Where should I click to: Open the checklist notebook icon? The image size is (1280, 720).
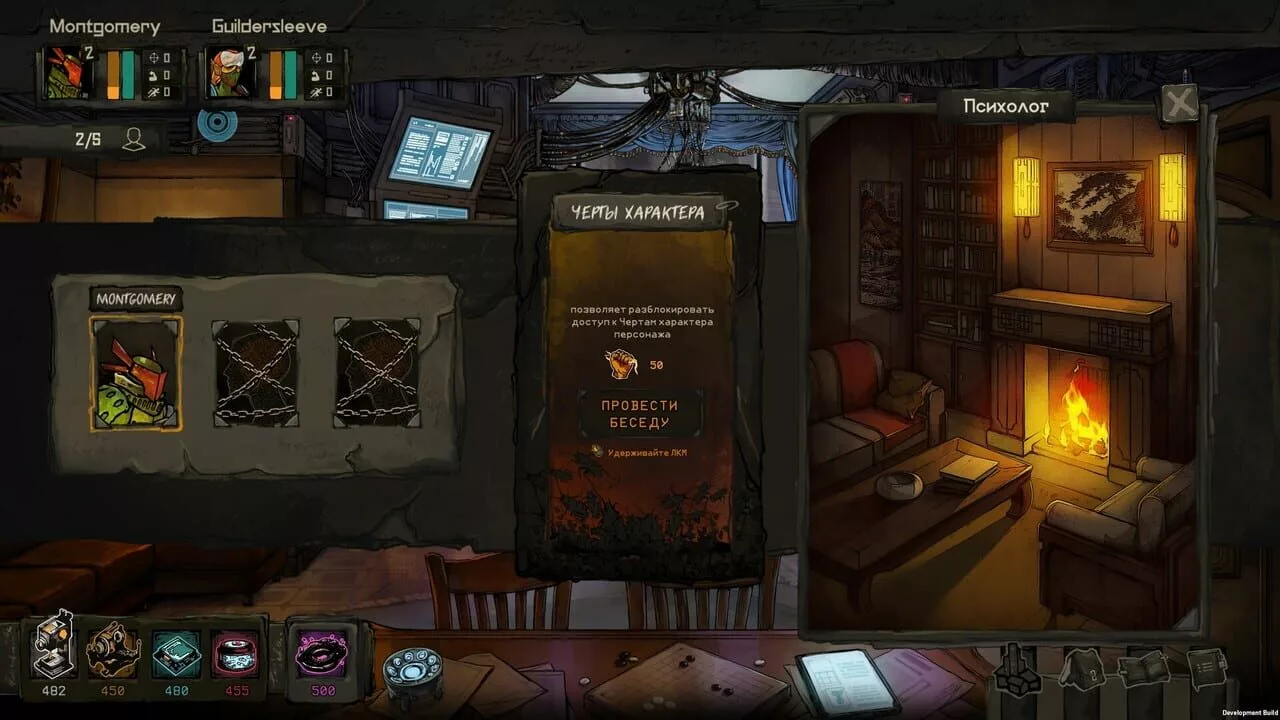[x=1208, y=666]
